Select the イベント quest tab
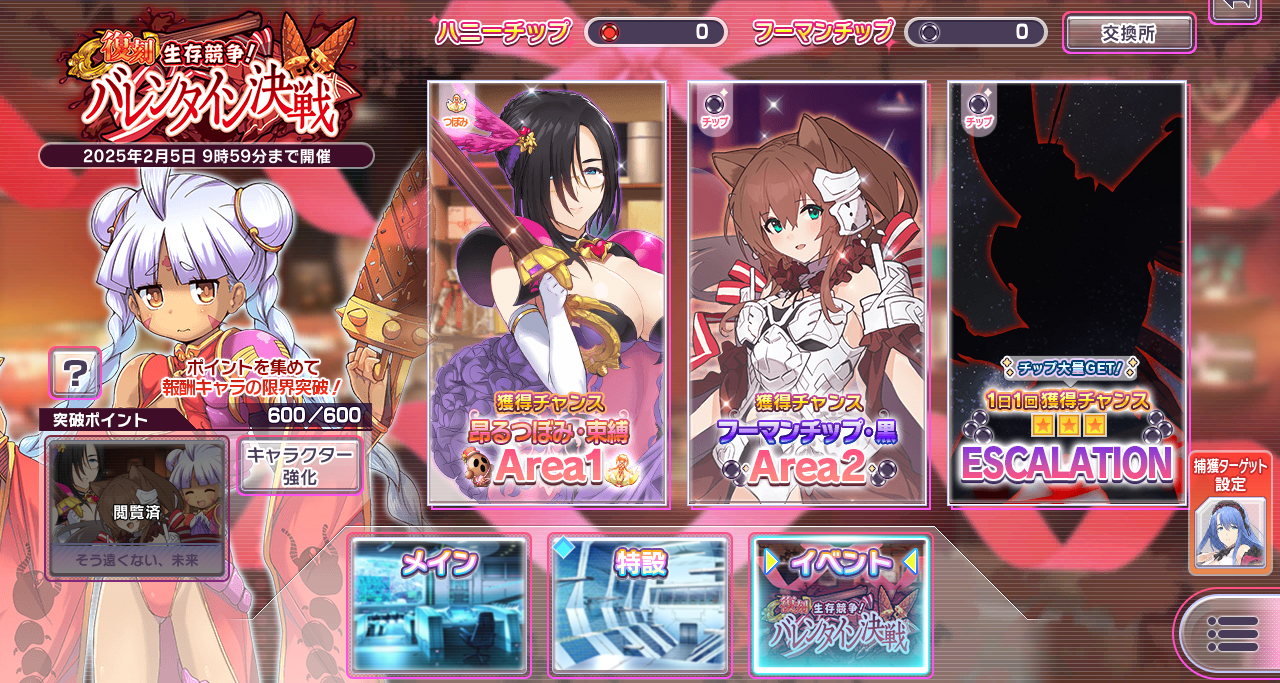1280x683 pixels. click(x=841, y=605)
